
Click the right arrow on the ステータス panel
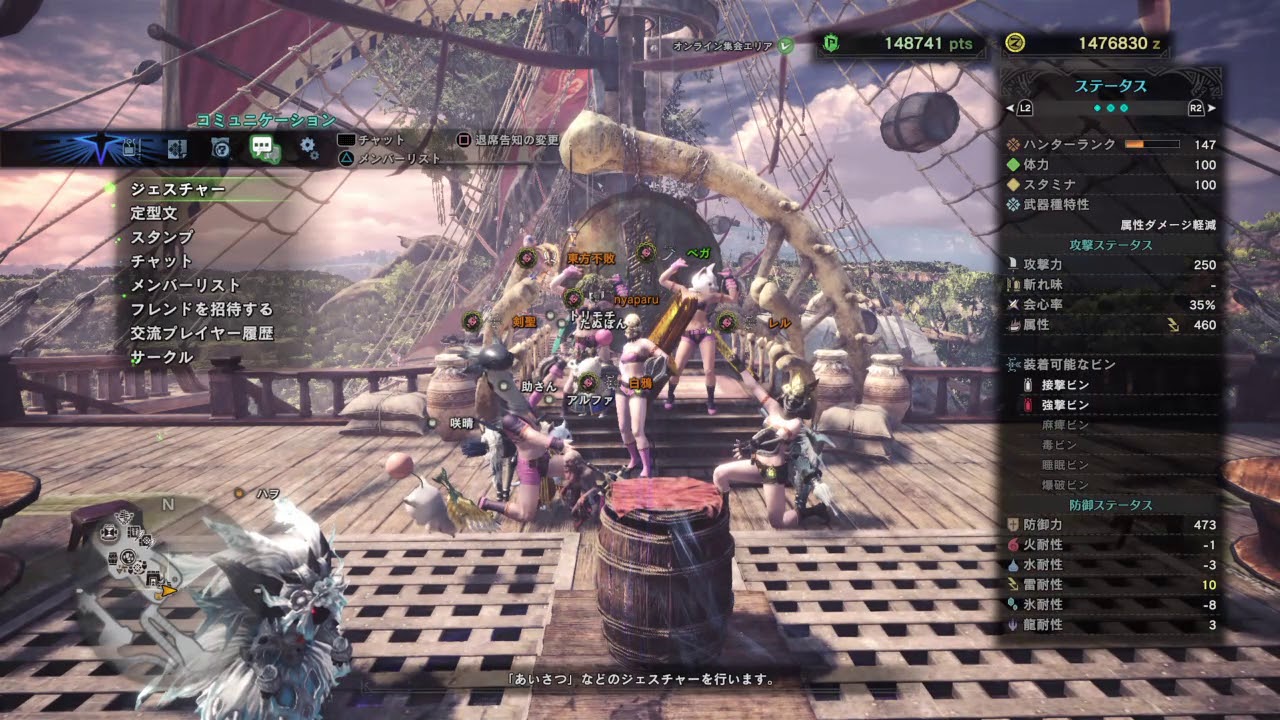(1212, 107)
